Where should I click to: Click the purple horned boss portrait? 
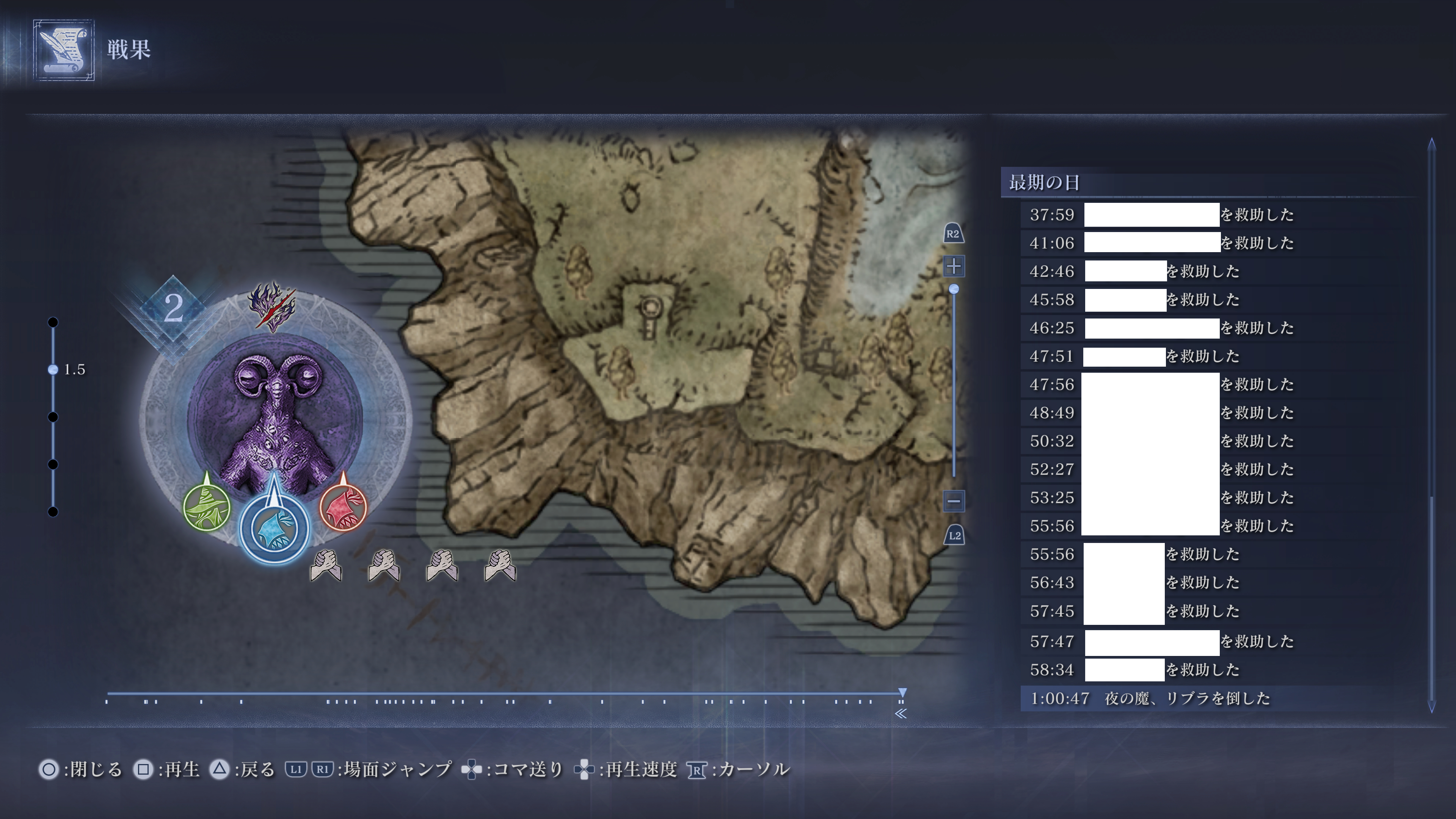[x=275, y=418]
